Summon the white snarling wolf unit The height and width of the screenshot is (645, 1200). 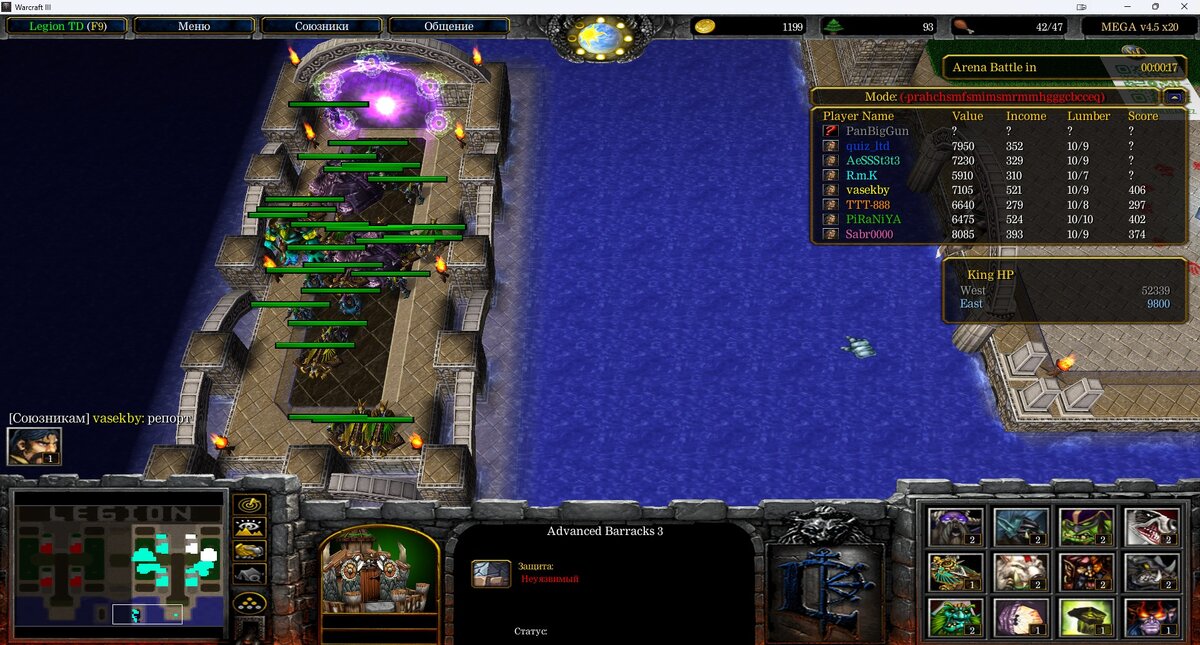pyautogui.click(x=1151, y=527)
